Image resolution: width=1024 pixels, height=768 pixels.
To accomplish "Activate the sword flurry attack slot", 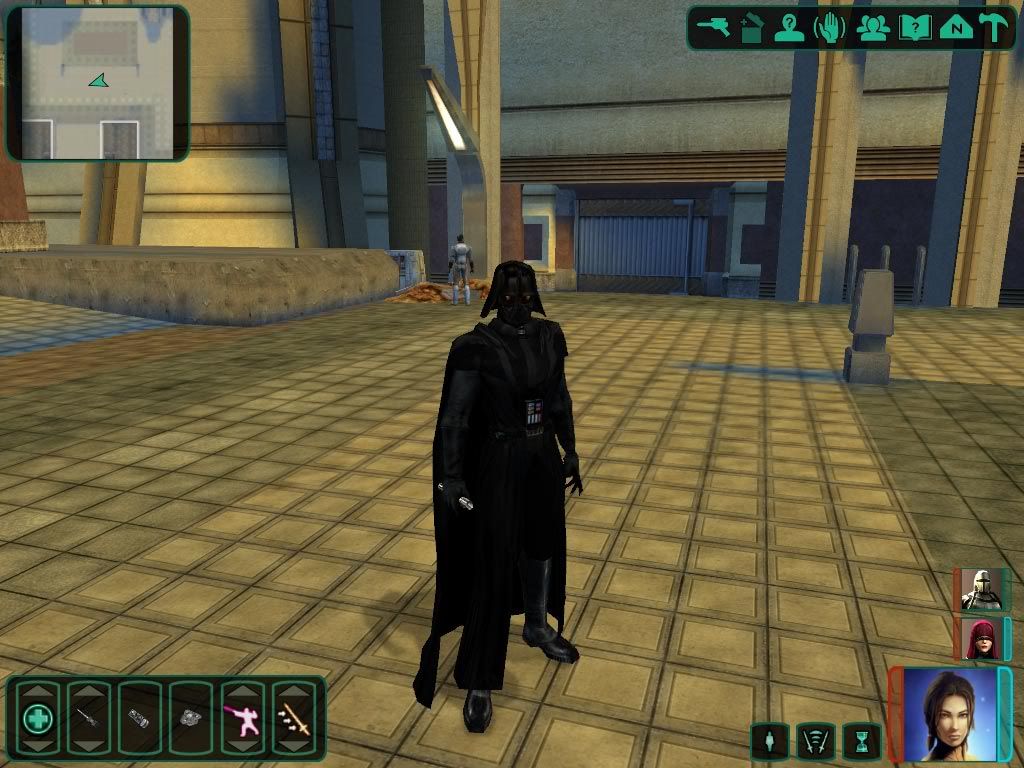I will point(293,717).
